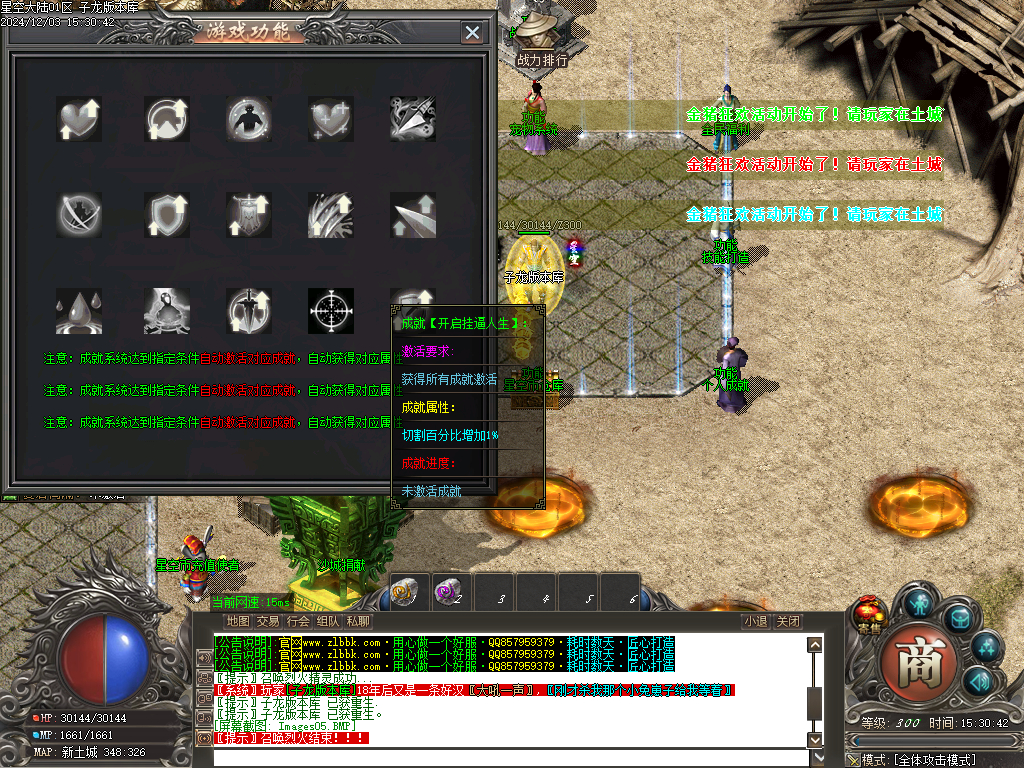The width and height of the screenshot is (1024, 768).
Task: Open the 组队 team tab
Action: tap(328, 621)
